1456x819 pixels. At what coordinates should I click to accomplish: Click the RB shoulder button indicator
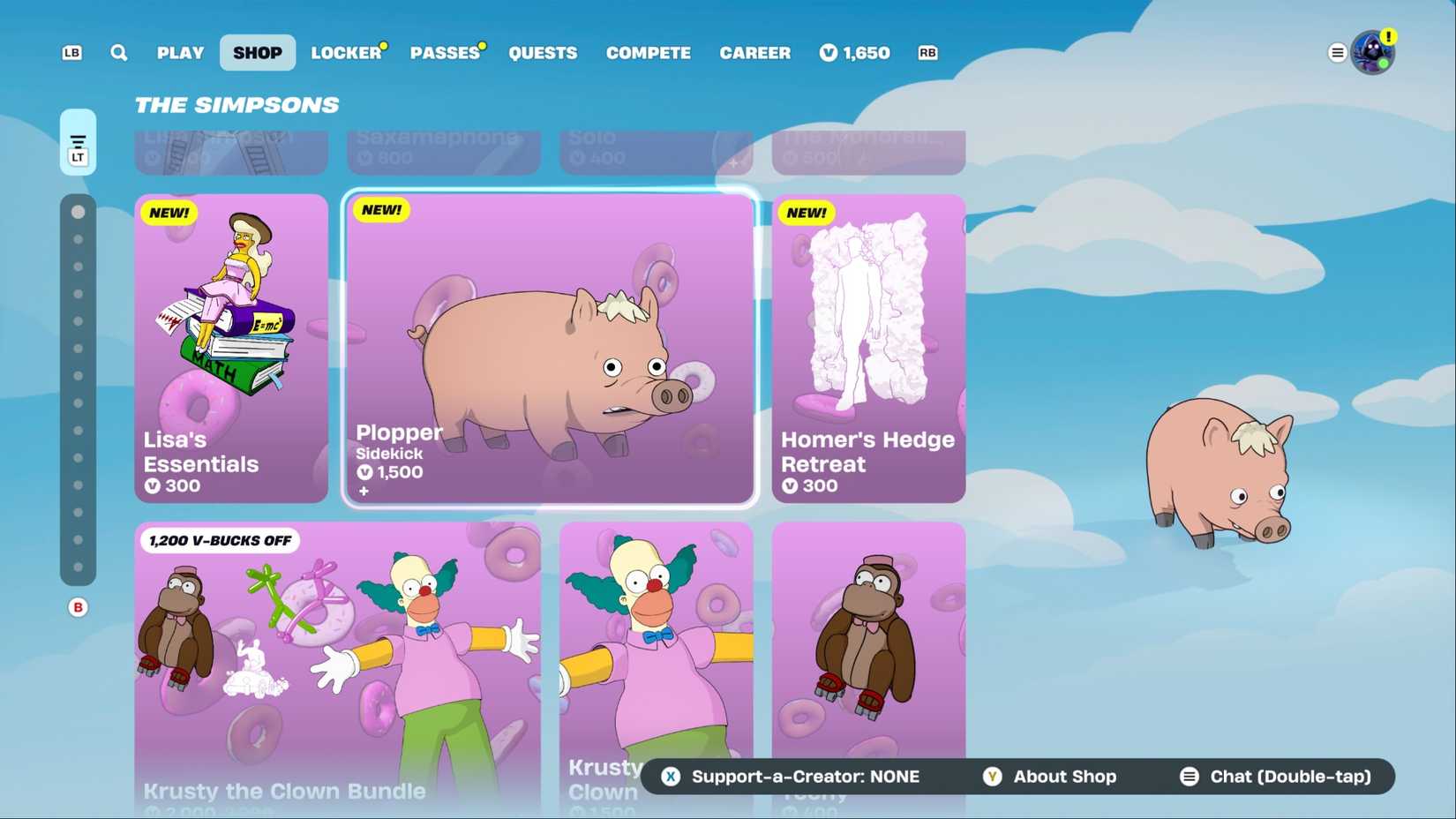927,53
